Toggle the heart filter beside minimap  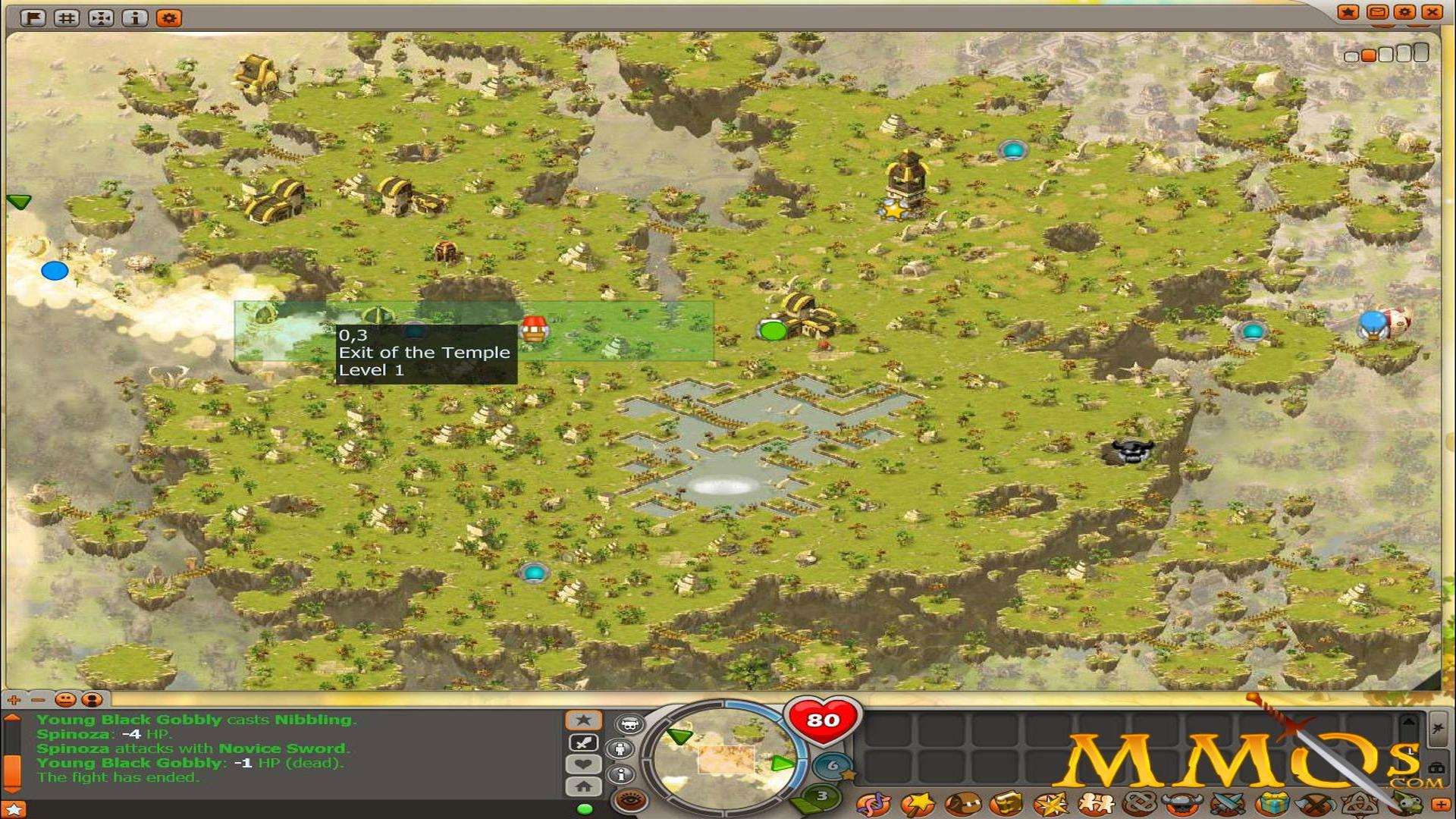coord(583,764)
